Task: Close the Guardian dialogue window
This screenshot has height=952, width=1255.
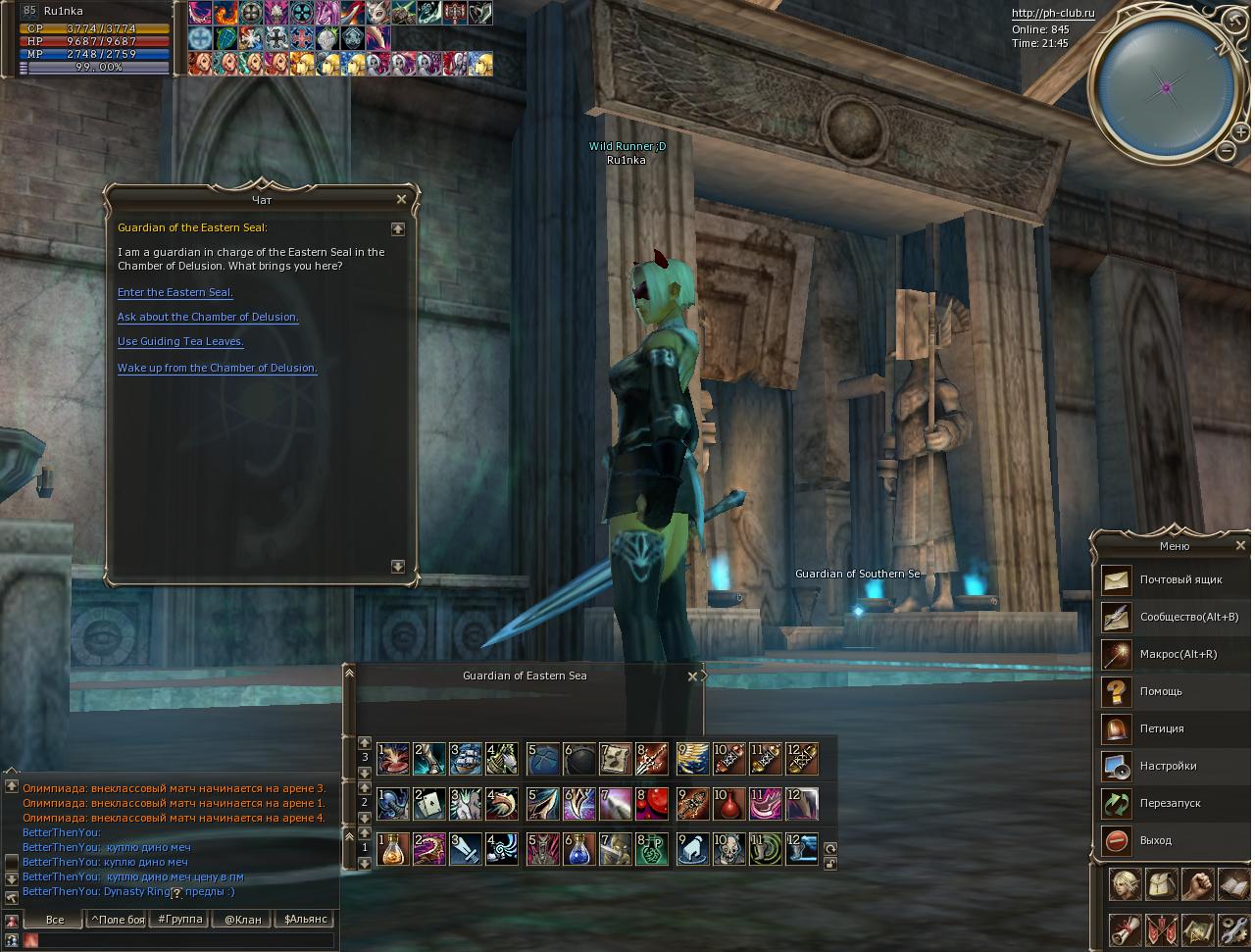Action: [401, 199]
